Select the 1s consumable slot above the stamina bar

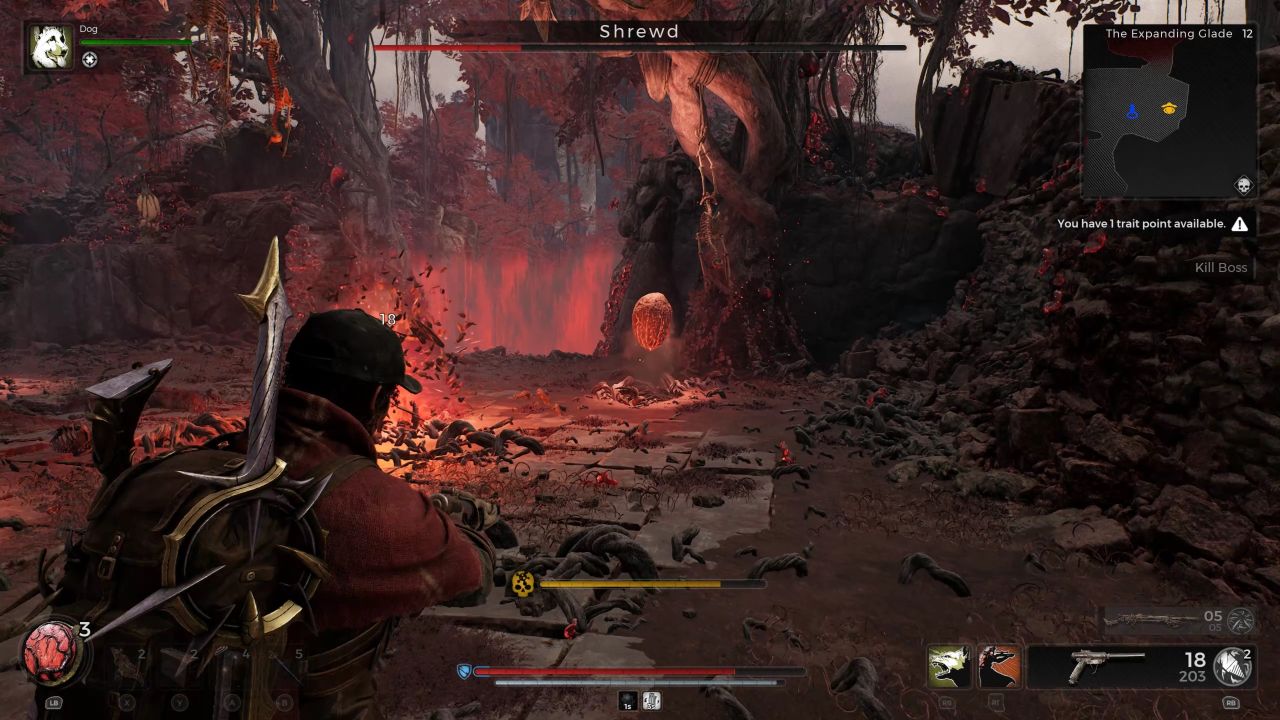[x=626, y=701]
